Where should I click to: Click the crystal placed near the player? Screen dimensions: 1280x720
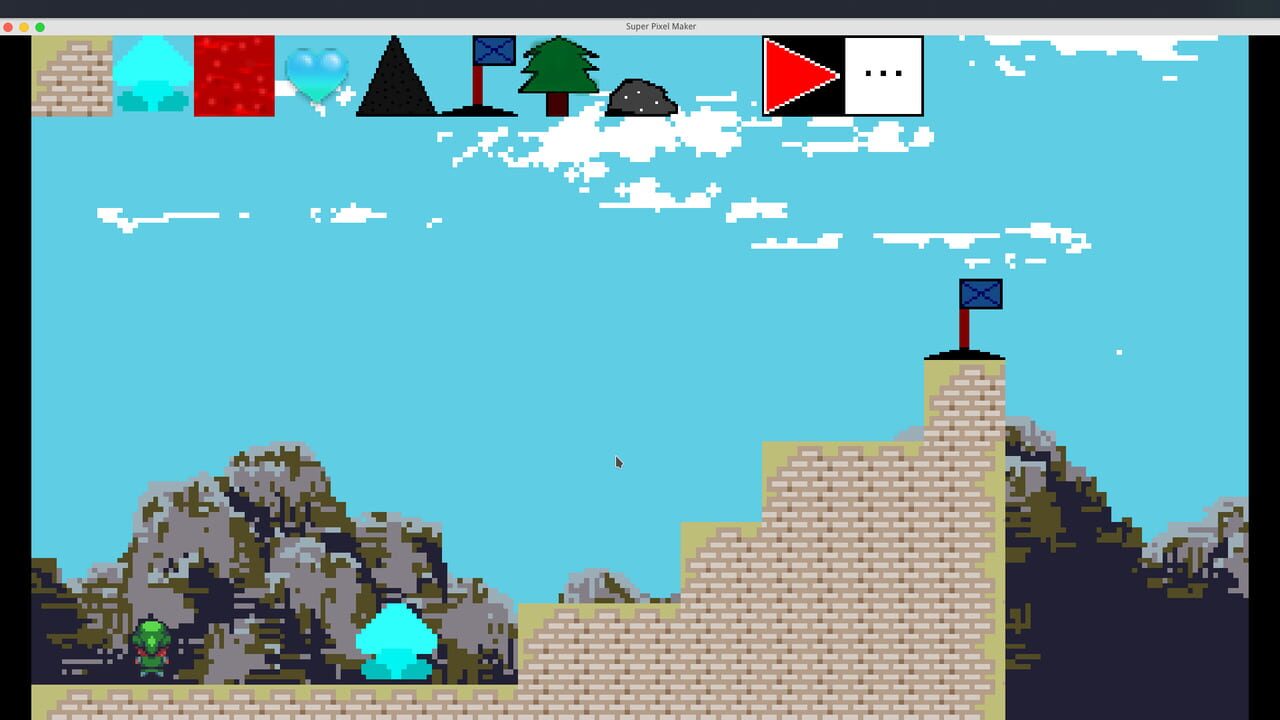click(x=398, y=640)
